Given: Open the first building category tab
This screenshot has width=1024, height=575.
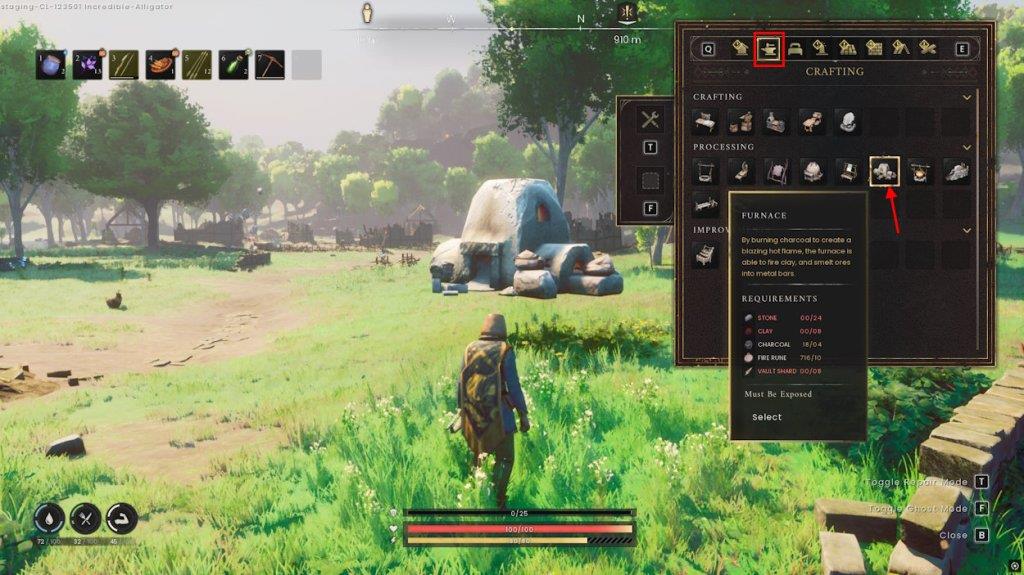Looking at the screenshot, I should [x=741, y=48].
